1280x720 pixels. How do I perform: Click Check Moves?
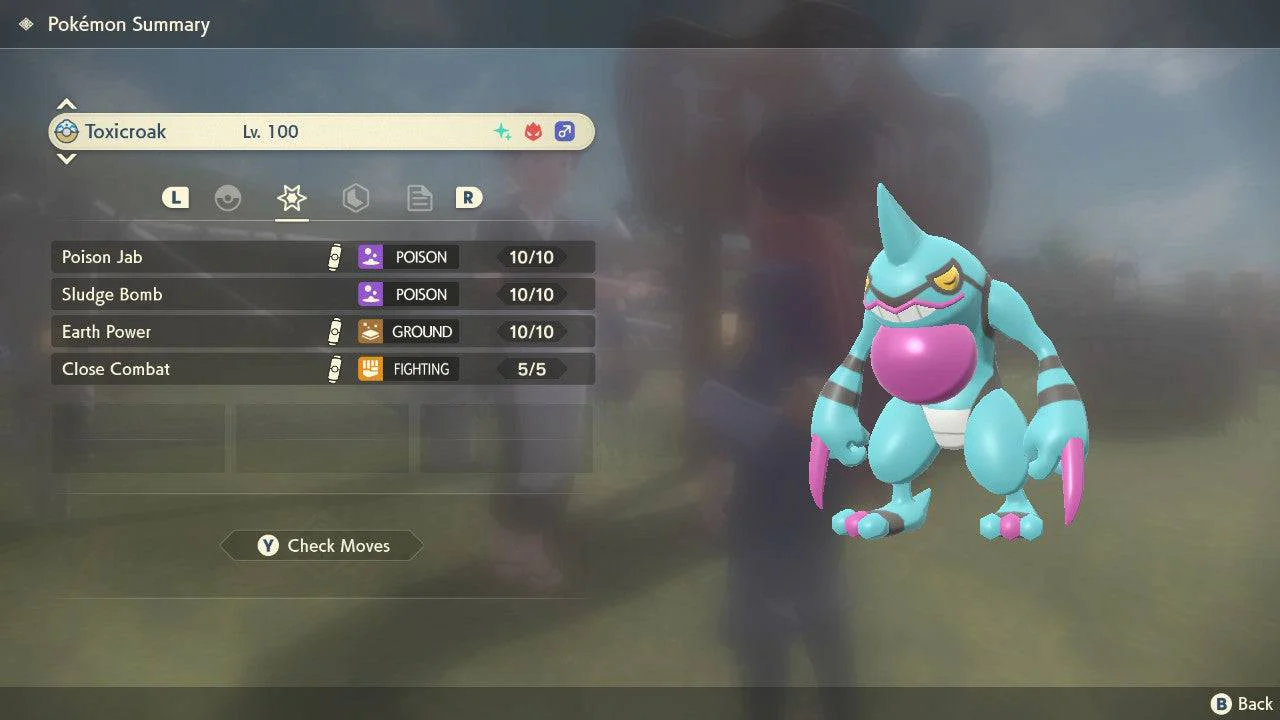pyautogui.click(x=322, y=546)
